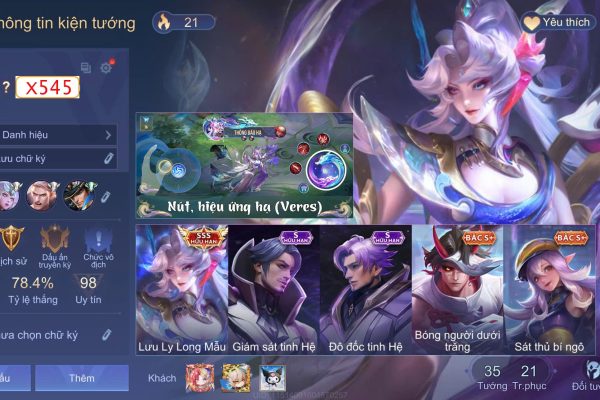View the pink-haired visitor avatar
Image resolution: width=600 pixels, height=400 pixels.
[x=200, y=377]
